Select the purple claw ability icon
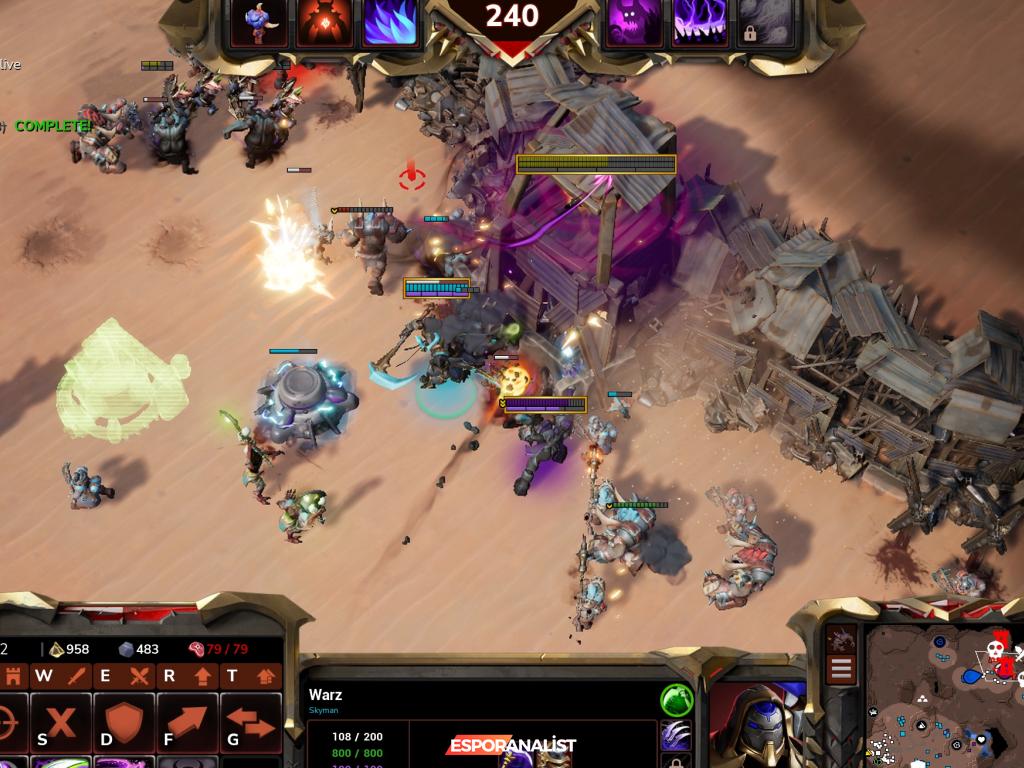 (x=676, y=736)
